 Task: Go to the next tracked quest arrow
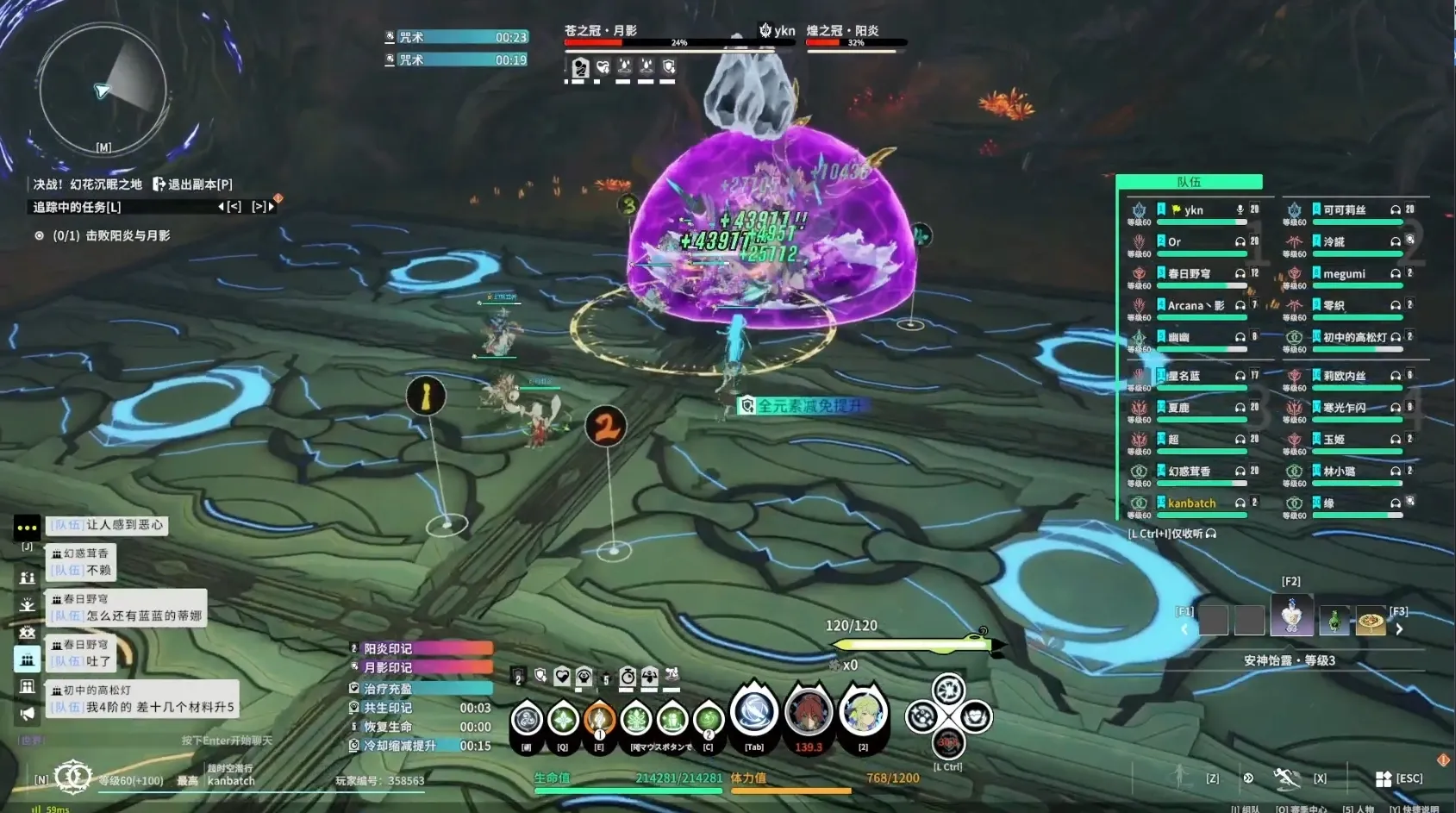click(x=271, y=207)
